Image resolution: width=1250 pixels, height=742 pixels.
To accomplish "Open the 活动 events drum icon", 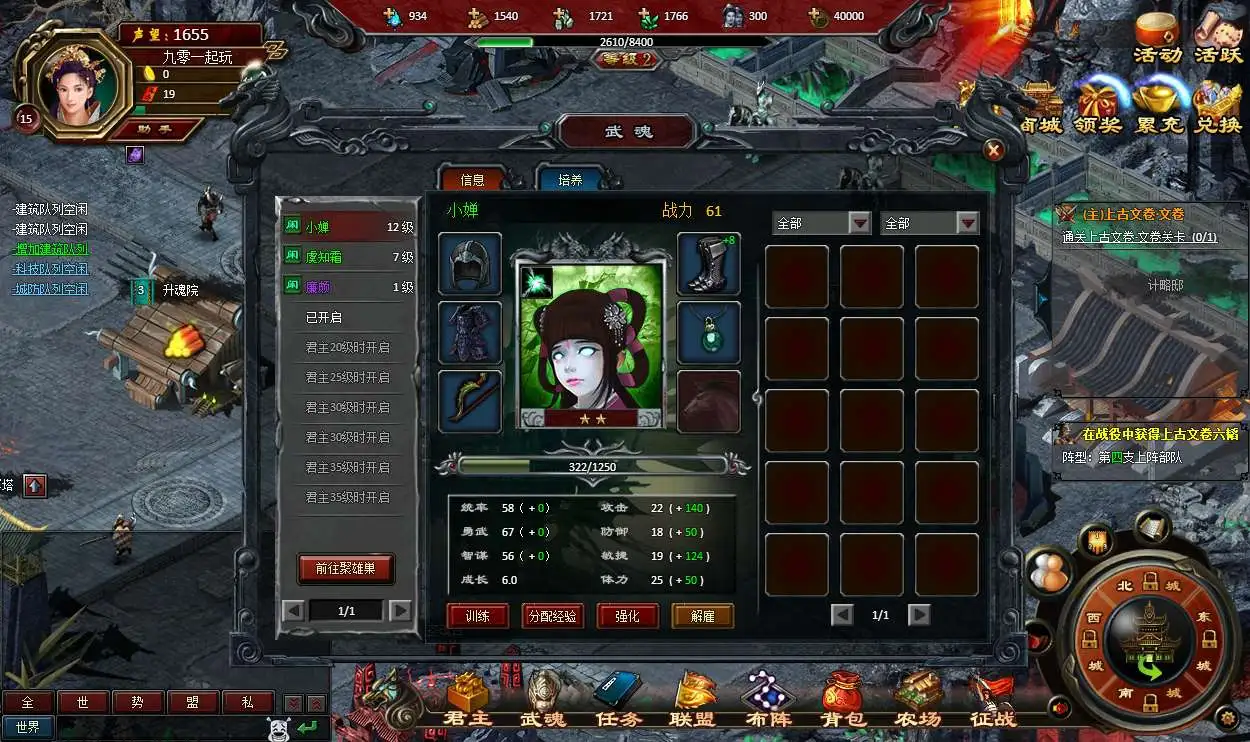I will (1157, 40).
